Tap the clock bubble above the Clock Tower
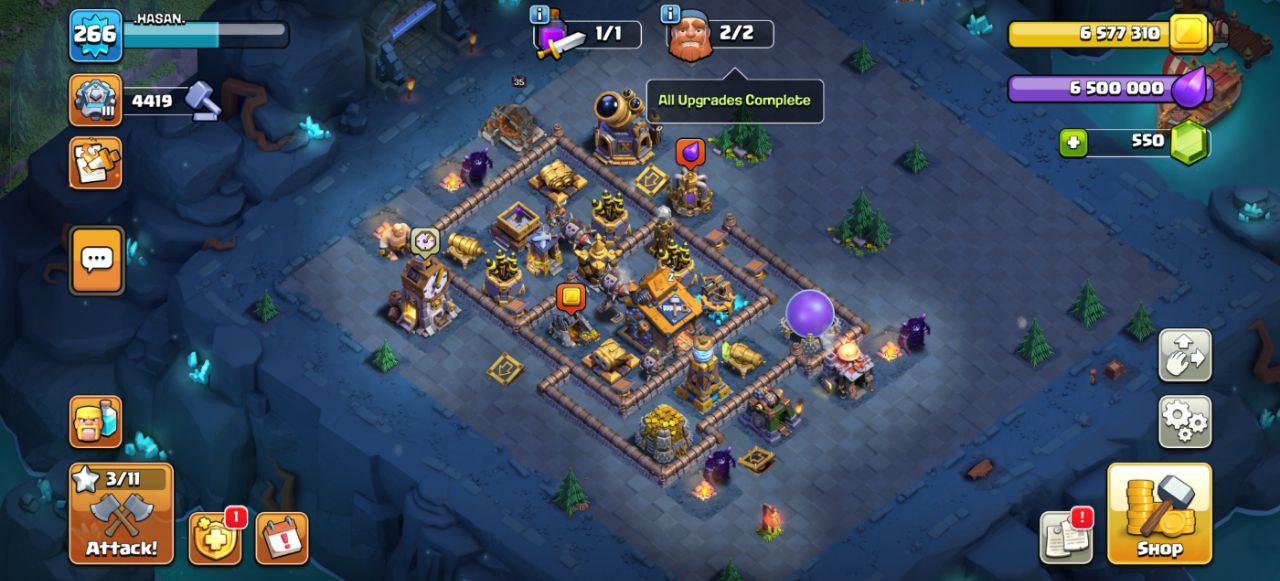 click(425, 240)
